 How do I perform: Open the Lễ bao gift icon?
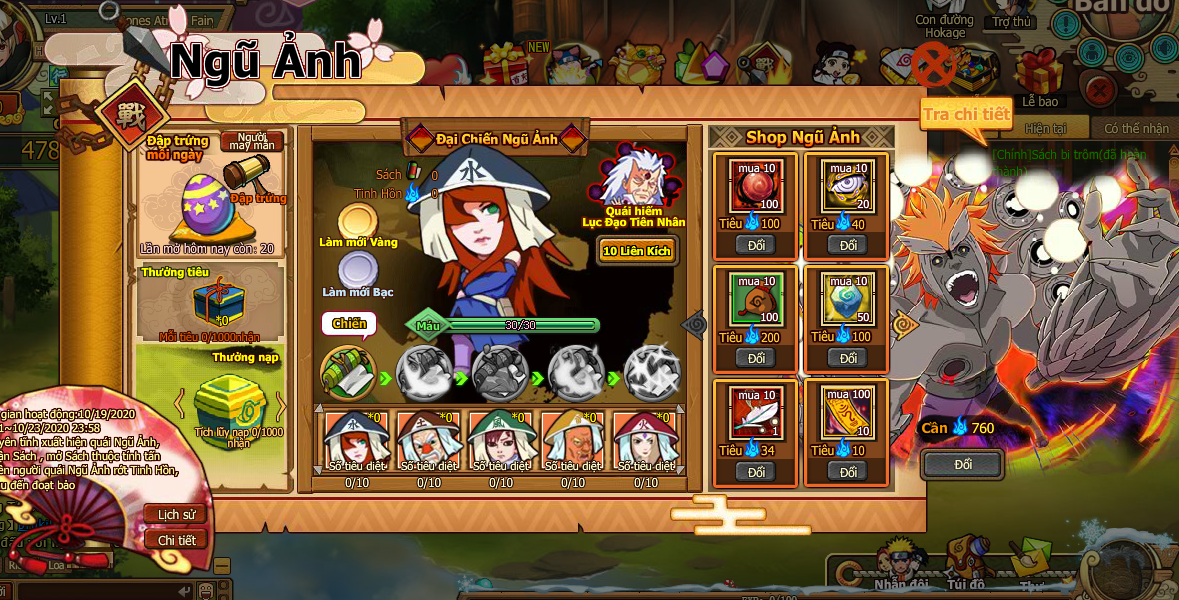tap(1040, 76)
